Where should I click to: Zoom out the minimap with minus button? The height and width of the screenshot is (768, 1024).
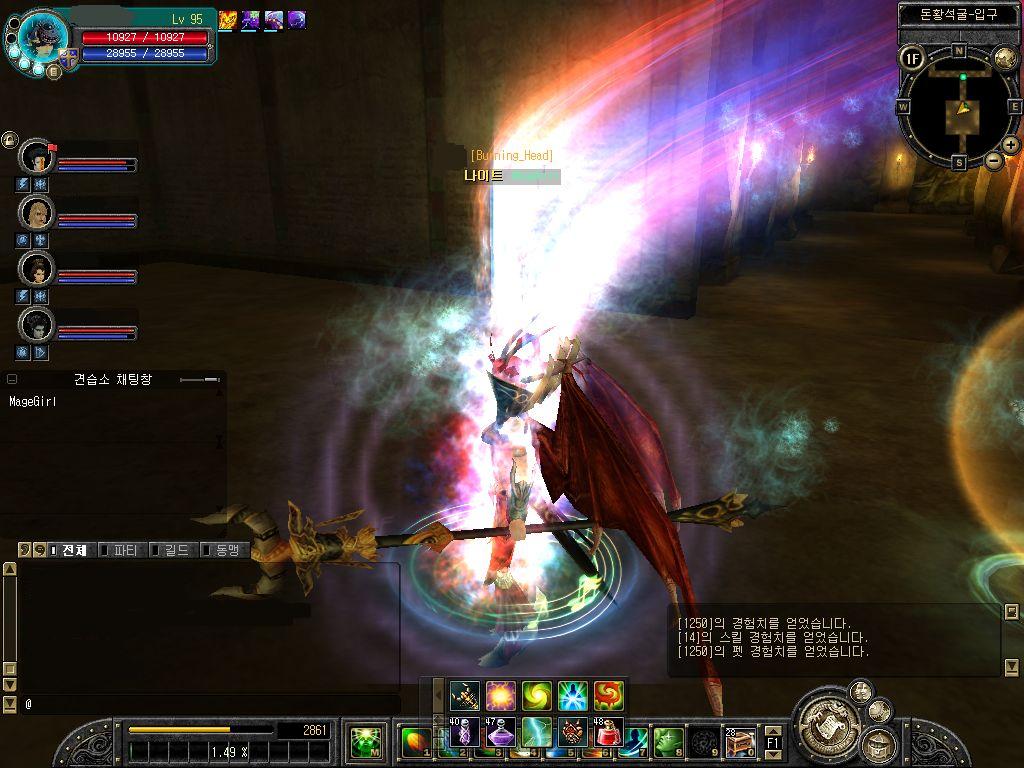tap(994, 160)
